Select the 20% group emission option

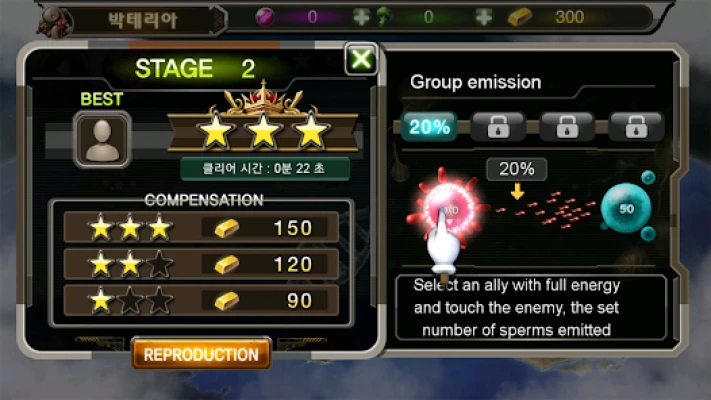429,127
